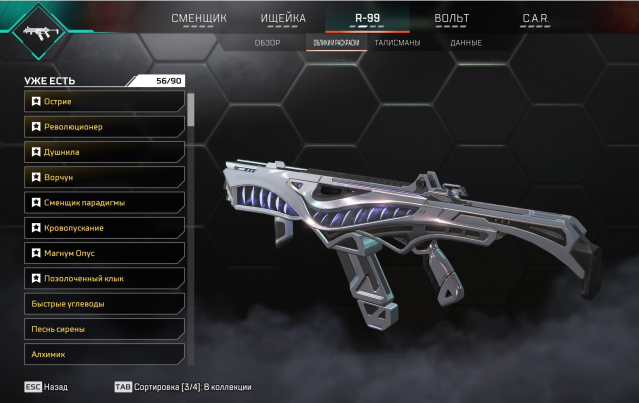Click the skin list scrollbar
This screenshot has height=403, width=639.
pos(190,110)
